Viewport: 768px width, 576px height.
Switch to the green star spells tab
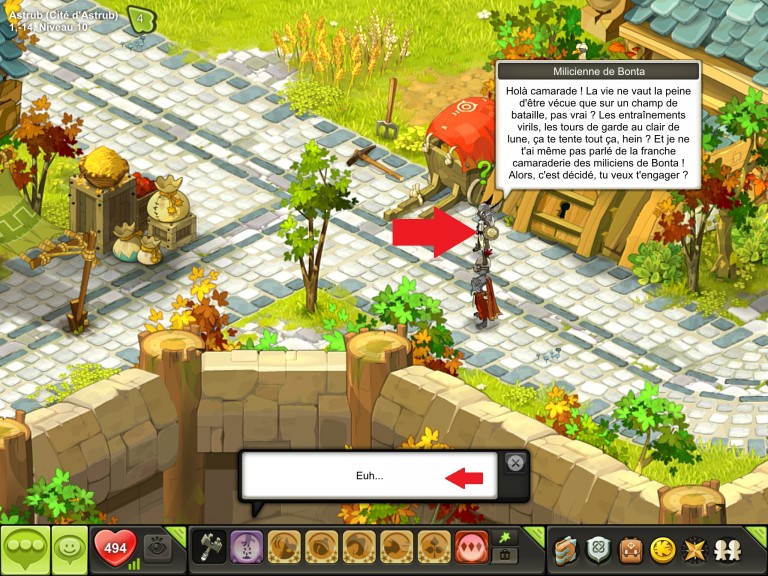pyautogui.click(x=506, y=538)
